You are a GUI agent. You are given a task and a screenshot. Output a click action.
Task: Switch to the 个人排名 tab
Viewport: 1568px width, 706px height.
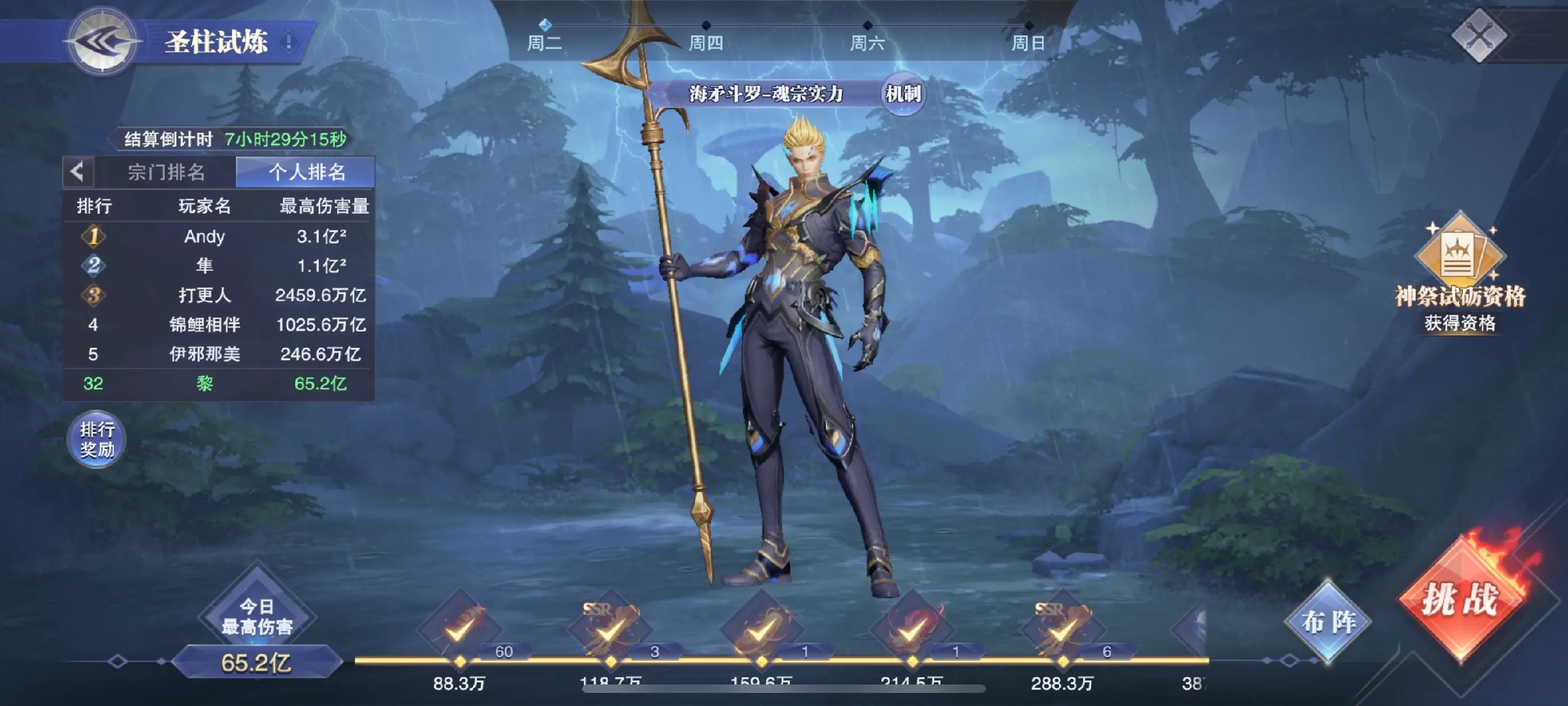(306, 173)
